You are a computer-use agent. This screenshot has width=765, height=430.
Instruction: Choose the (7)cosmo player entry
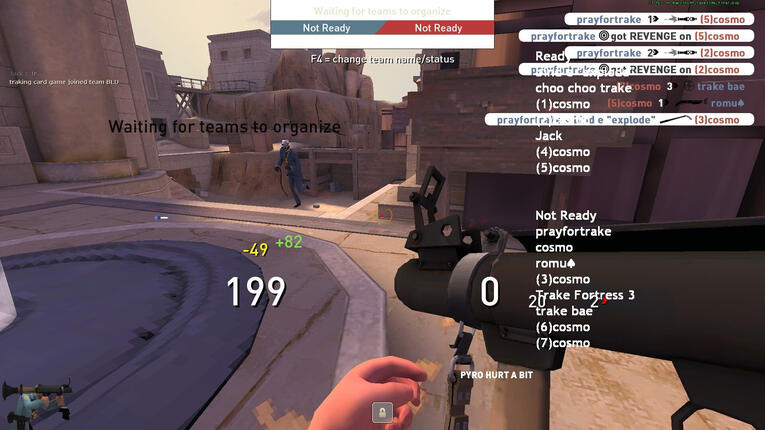click(x=563, y=343)
